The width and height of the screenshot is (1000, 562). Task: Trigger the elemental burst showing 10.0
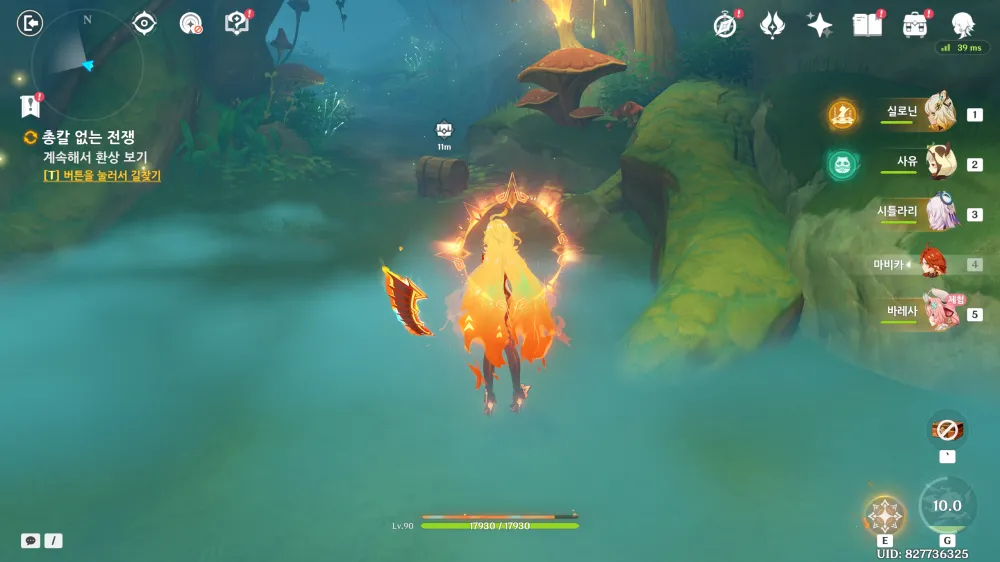click(945, 506)
